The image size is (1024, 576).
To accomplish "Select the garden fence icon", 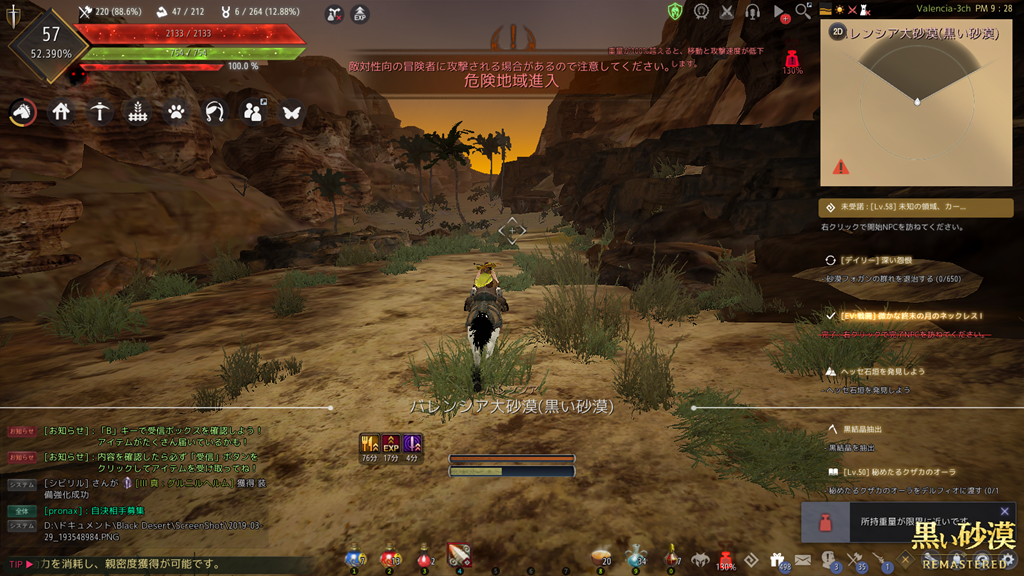I will pyautogui.click(x=139, y=112).
